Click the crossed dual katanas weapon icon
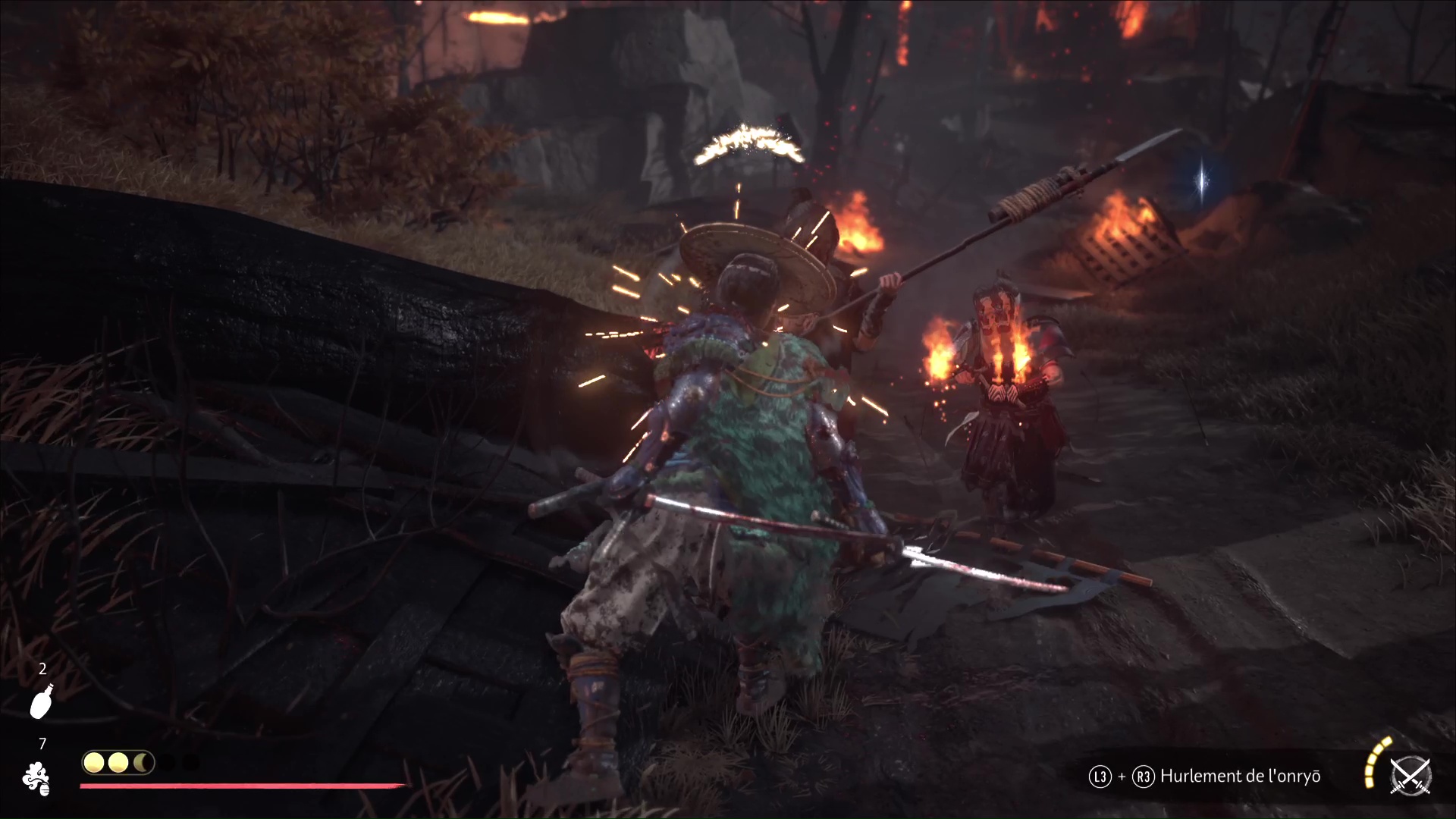 tap(1410, 777)
